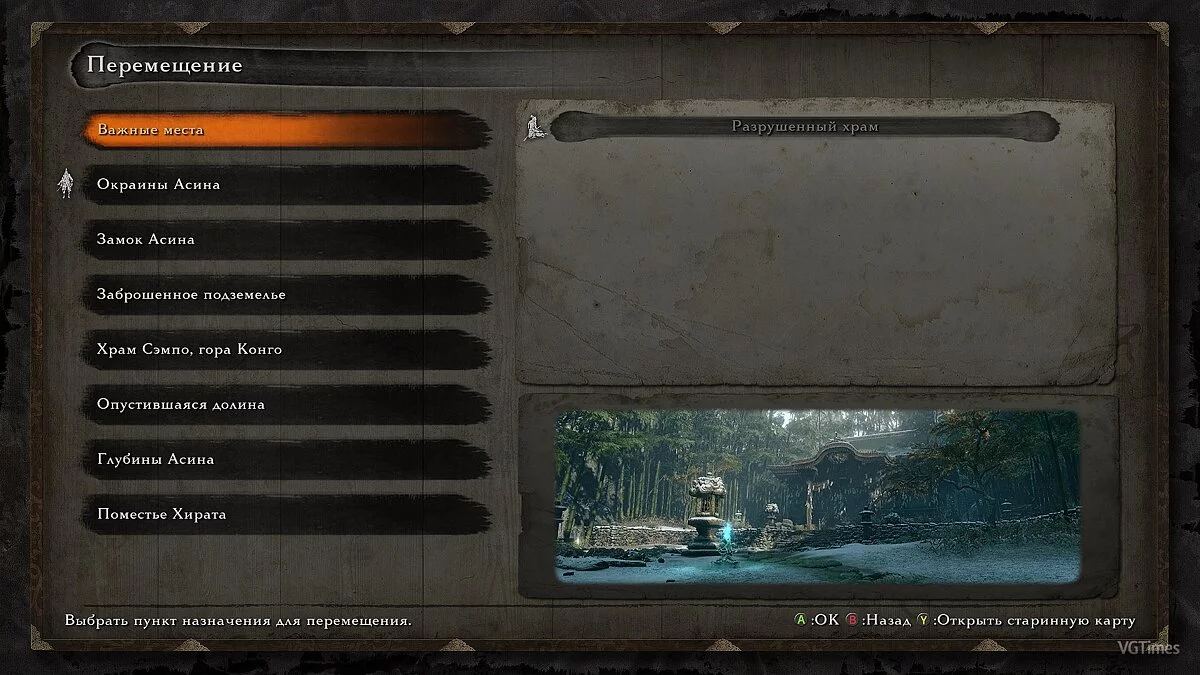This screenshot has width=1200, height=675.
Task: Choose the Поместье Хирата destination
Action: click(x=287, y=515)
